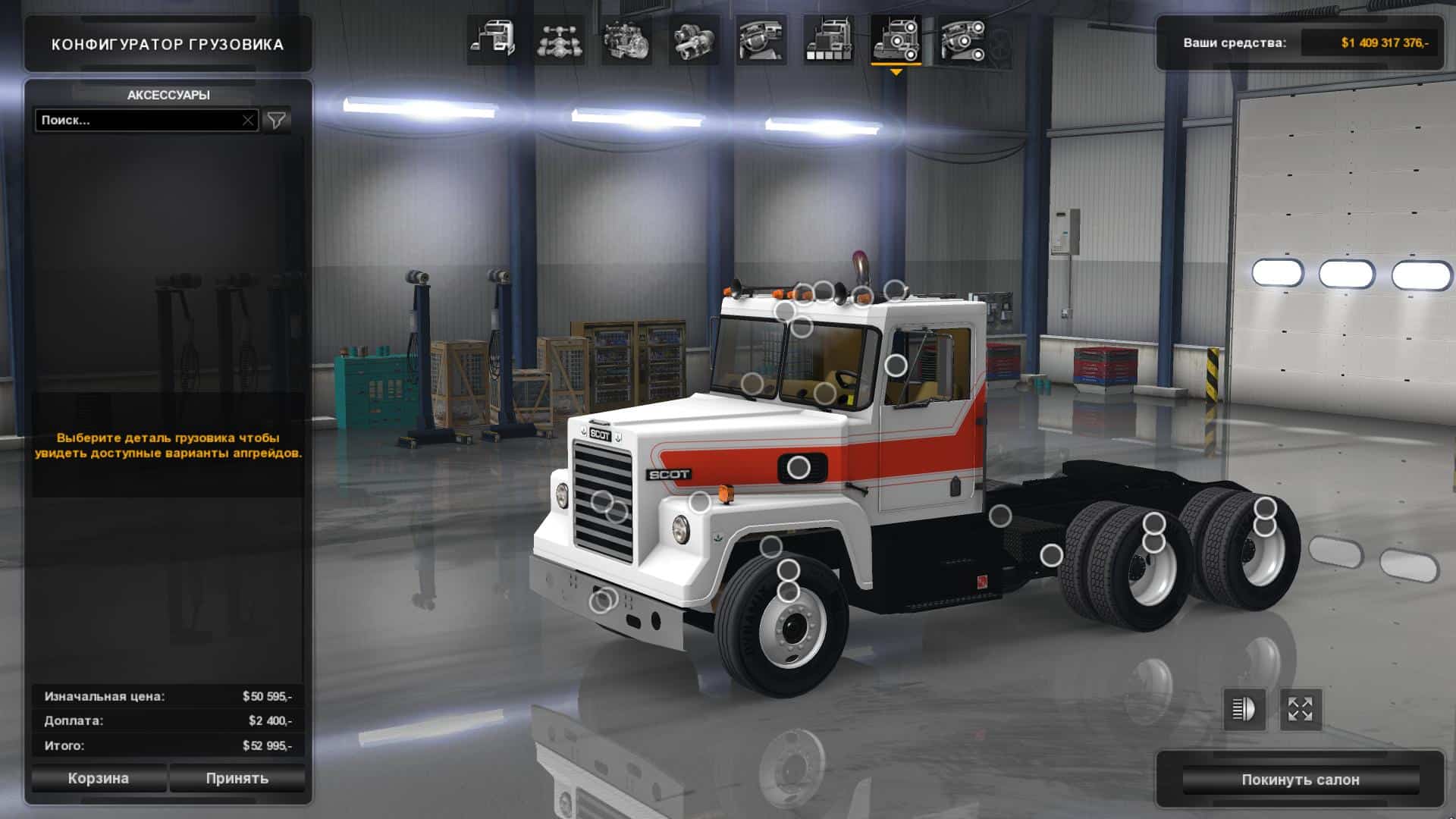Open the Корзина cart

(99, 778)
